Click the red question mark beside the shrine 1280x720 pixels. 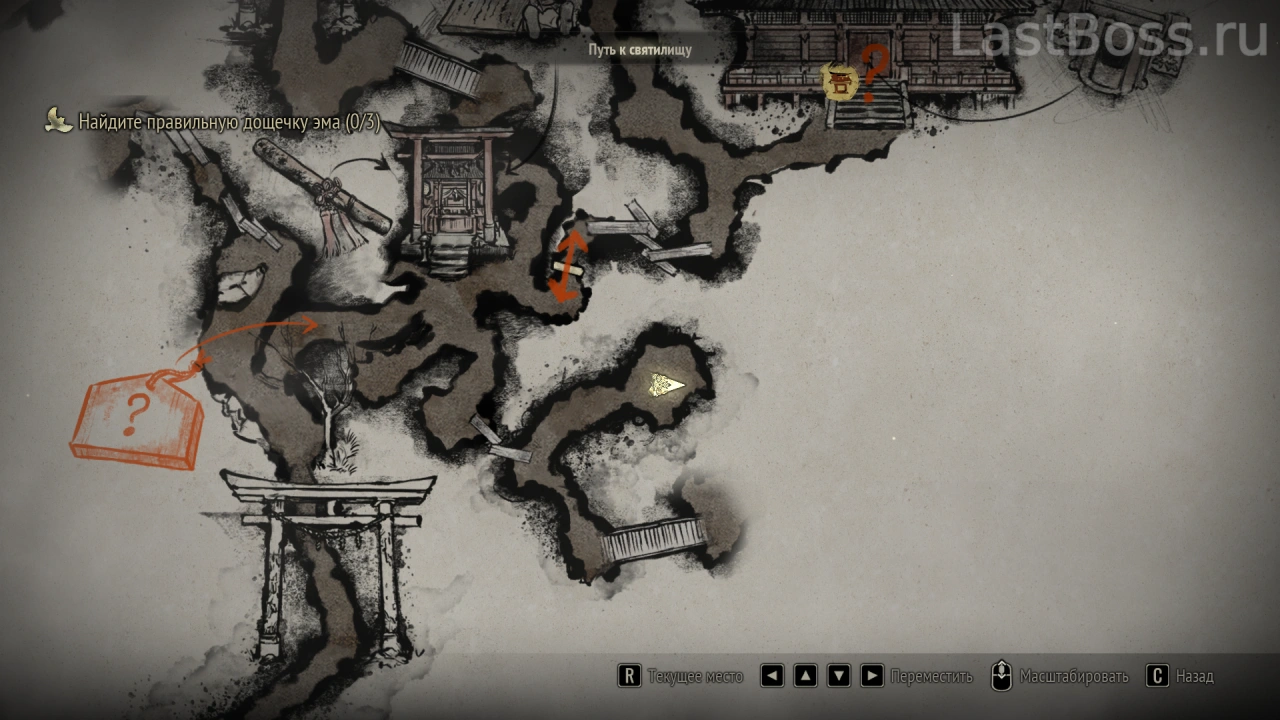pos(874,72)
